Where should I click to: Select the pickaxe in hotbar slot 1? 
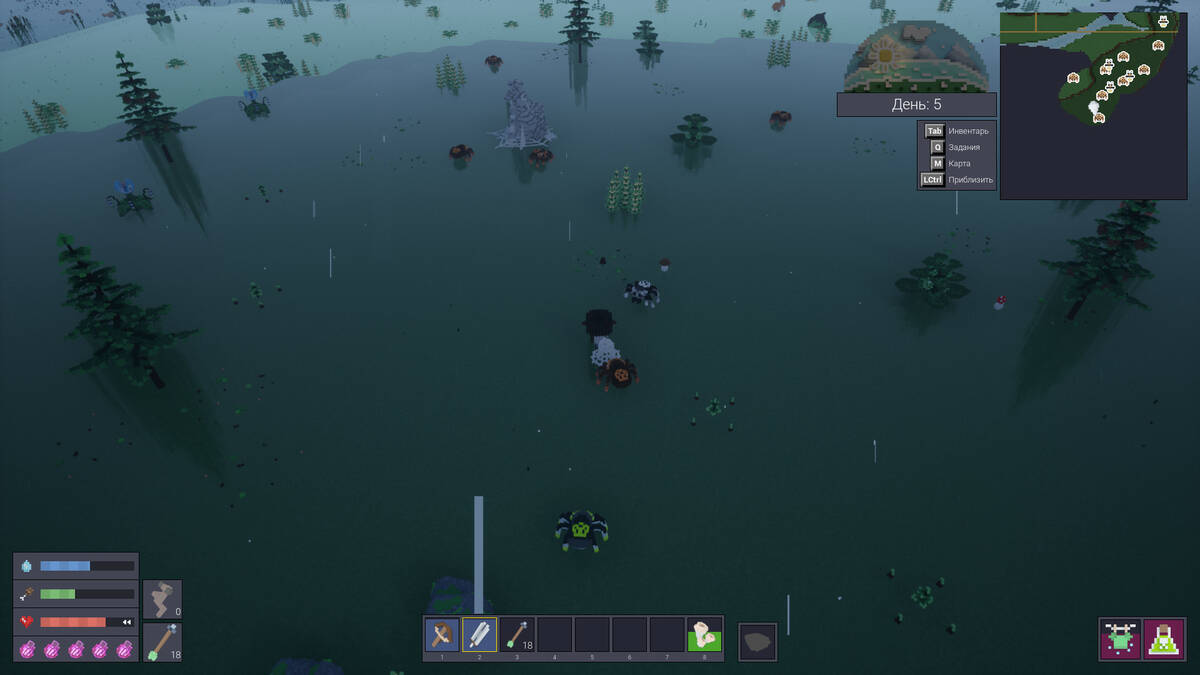pyautogui.click(x=442, y=635)
